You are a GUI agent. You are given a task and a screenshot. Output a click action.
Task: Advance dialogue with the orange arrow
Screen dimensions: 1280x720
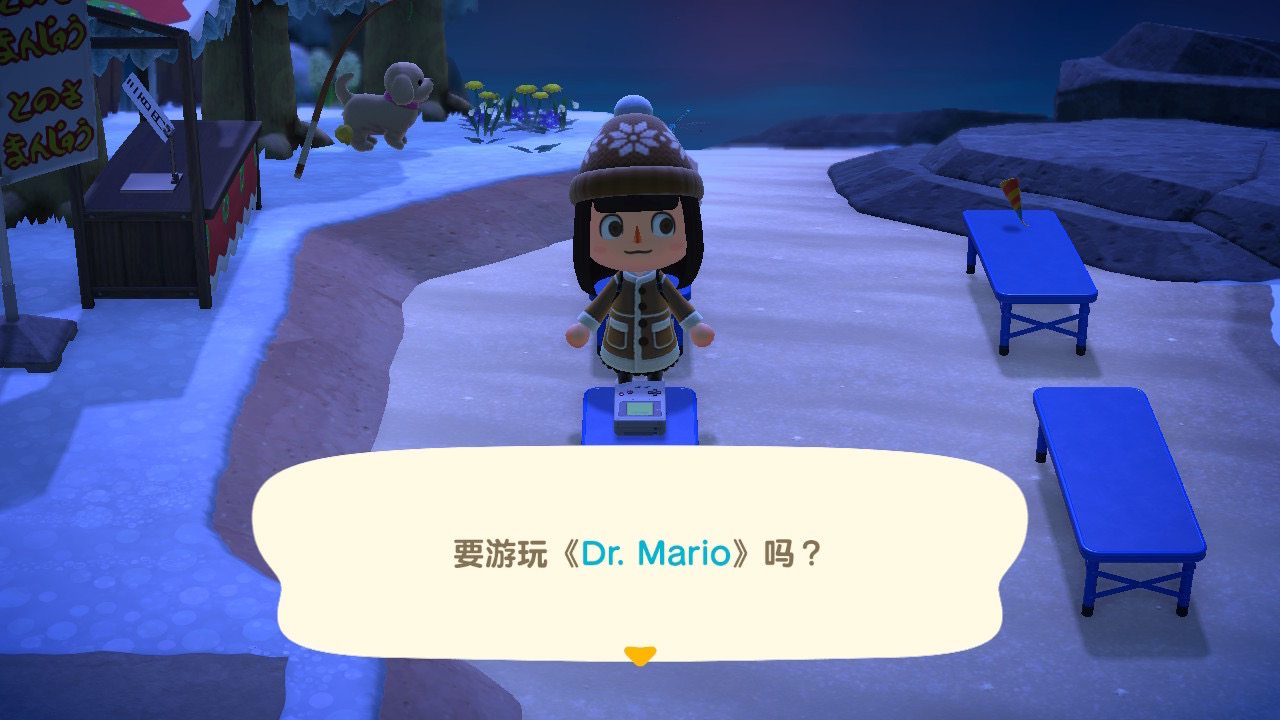[x=639, y=656]
